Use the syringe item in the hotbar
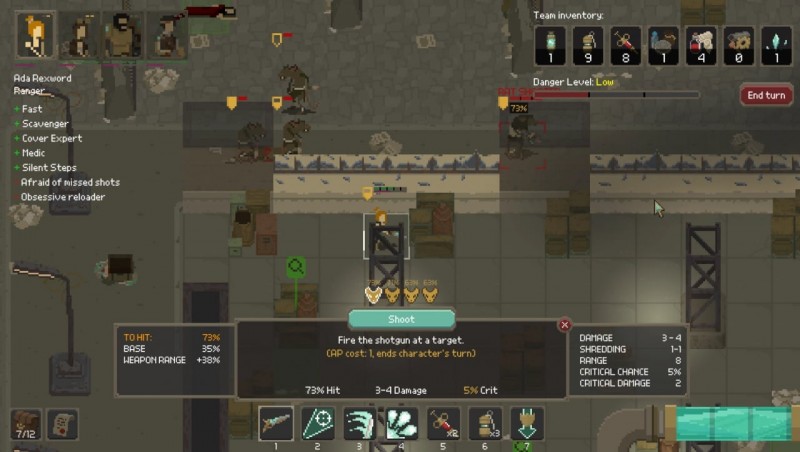Screen dimensions: 800x452 pyautogui.click(x=444, y=423)
